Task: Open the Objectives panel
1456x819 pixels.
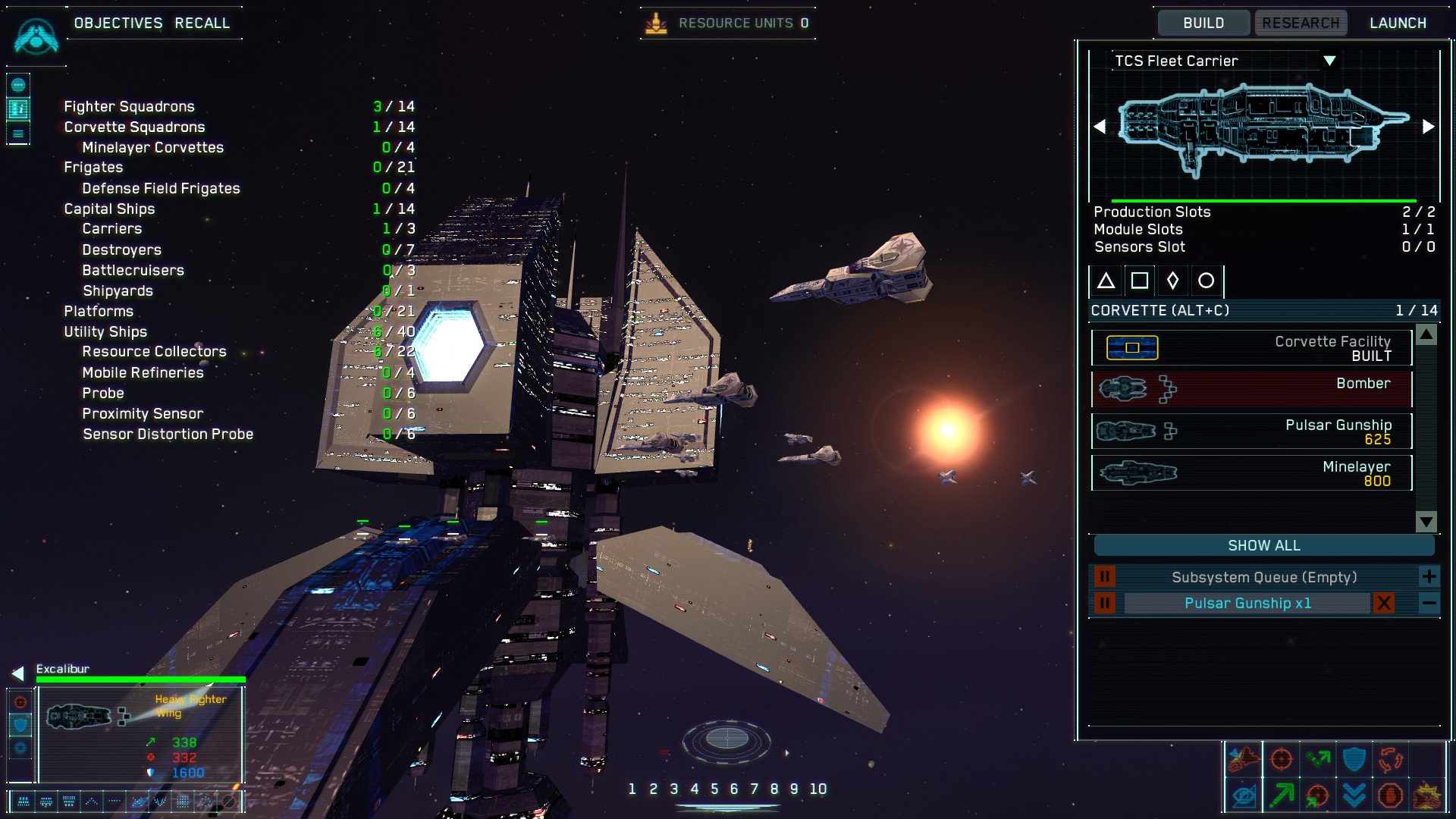Action: pos(118,23)
